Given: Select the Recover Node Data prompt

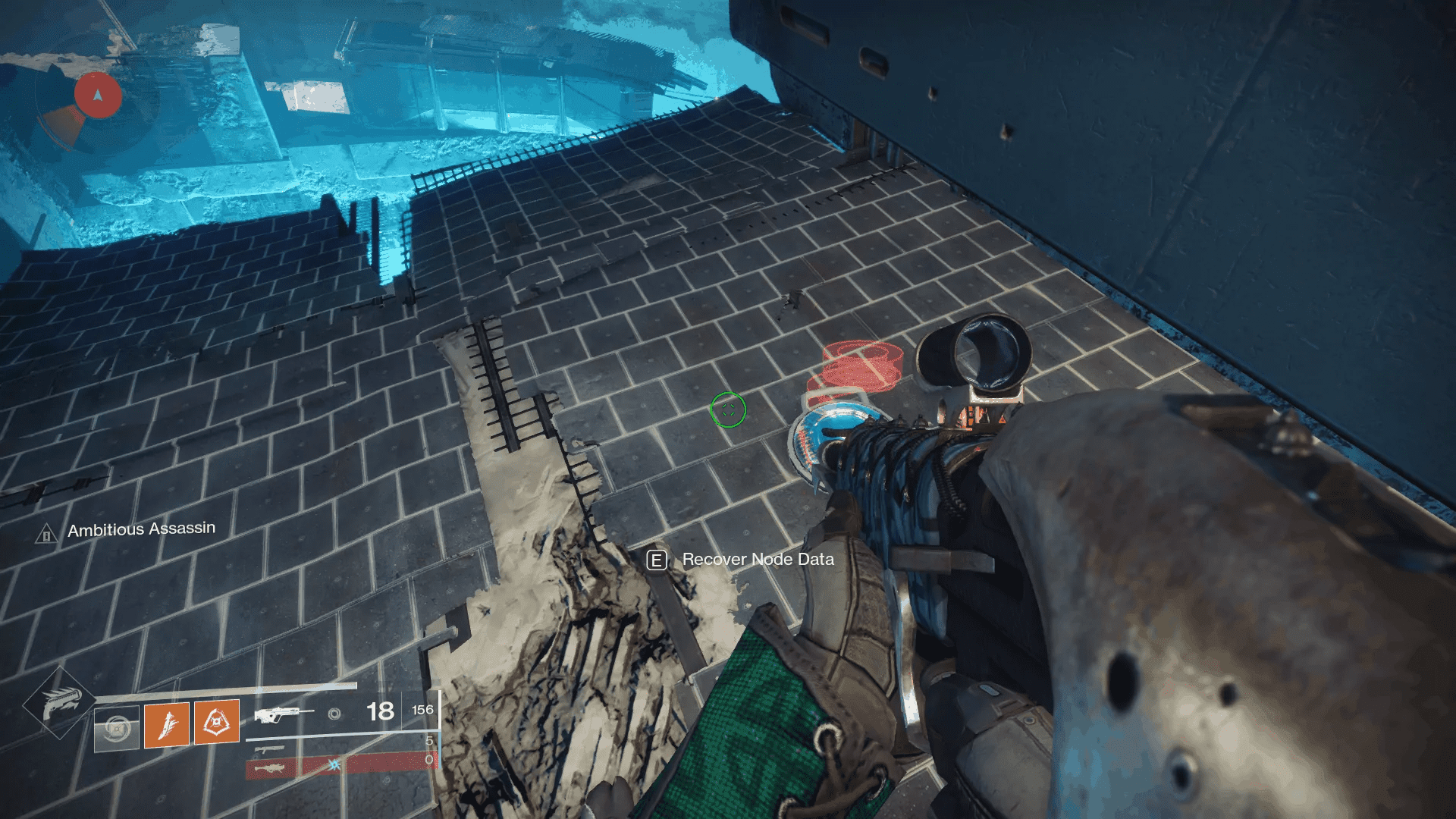Looking at the screenshot, I should click(x=757, y=560).
